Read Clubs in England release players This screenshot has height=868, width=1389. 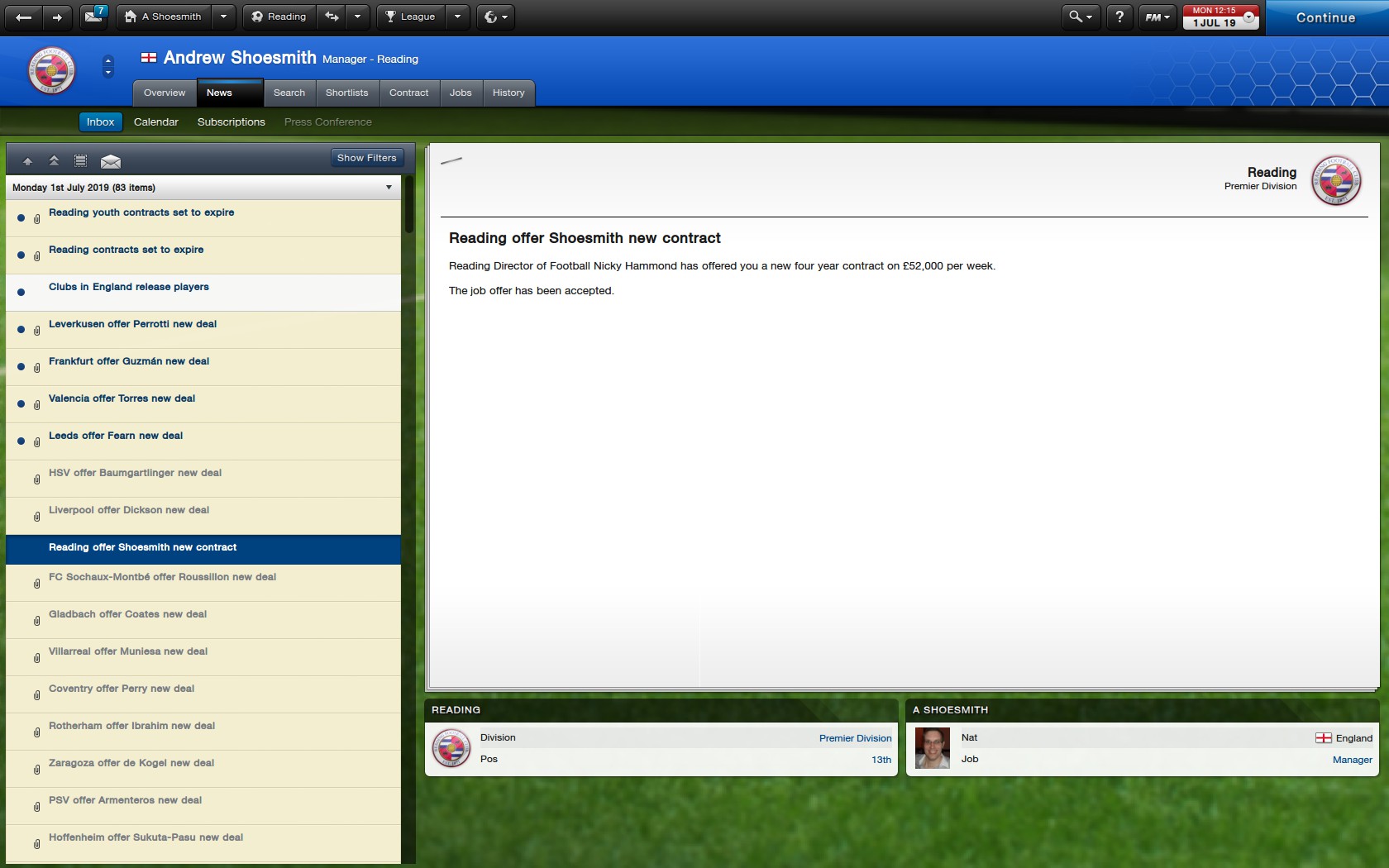point(129,287)
